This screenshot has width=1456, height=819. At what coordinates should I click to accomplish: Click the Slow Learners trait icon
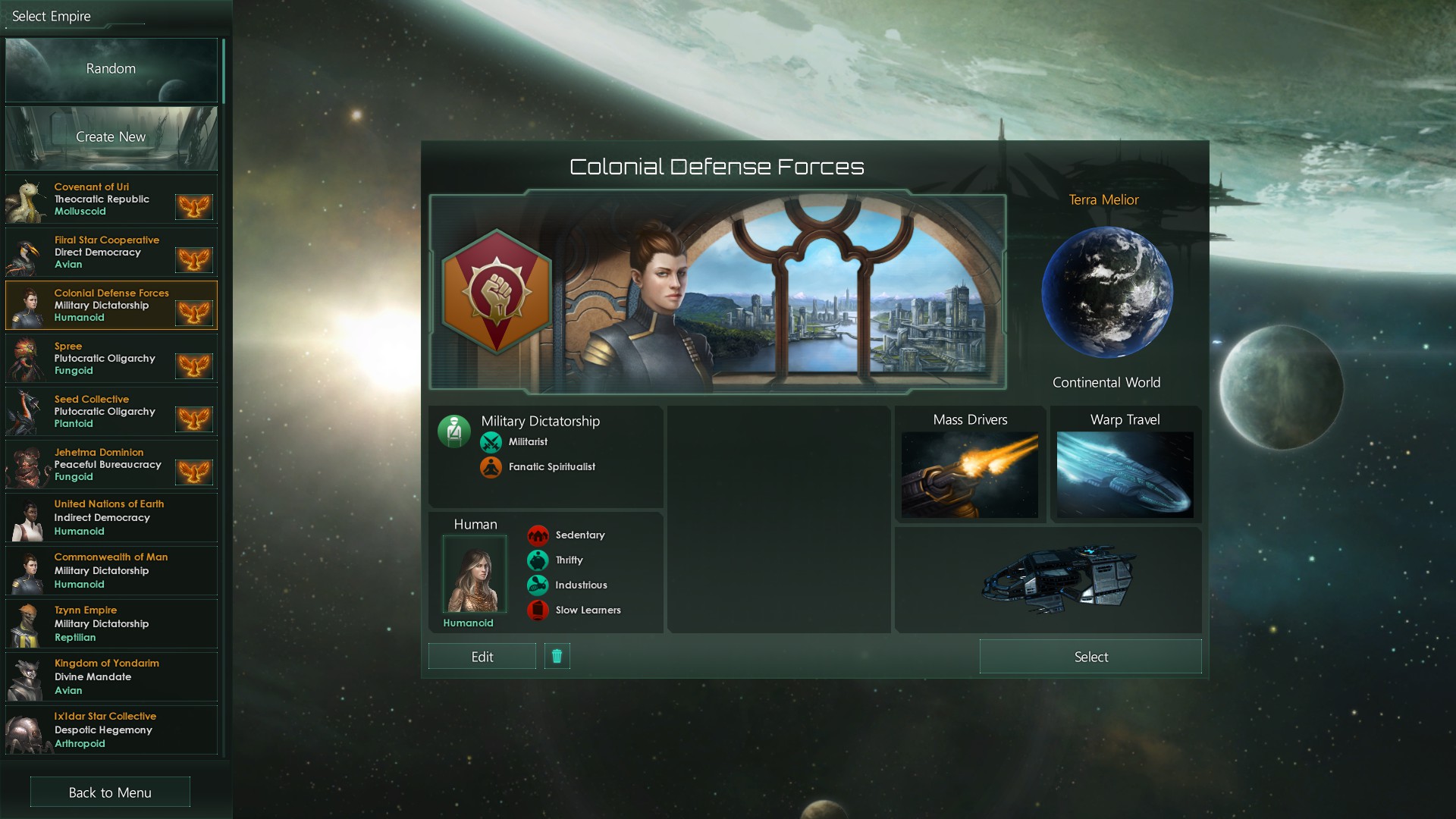click(539, 610)
